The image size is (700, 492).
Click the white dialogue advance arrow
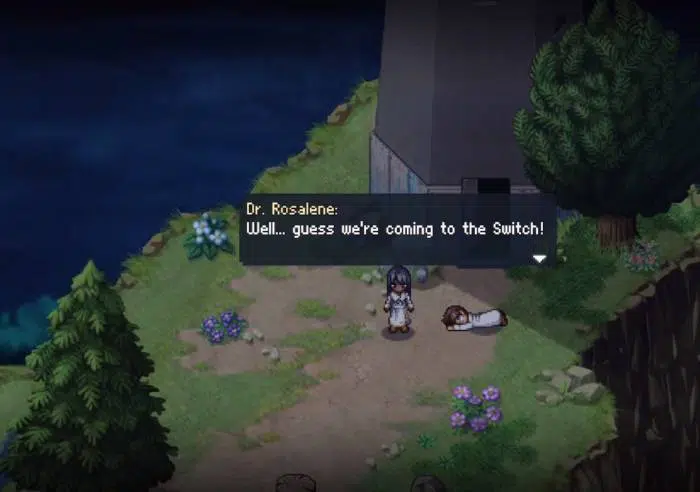(x=540, y=258)
